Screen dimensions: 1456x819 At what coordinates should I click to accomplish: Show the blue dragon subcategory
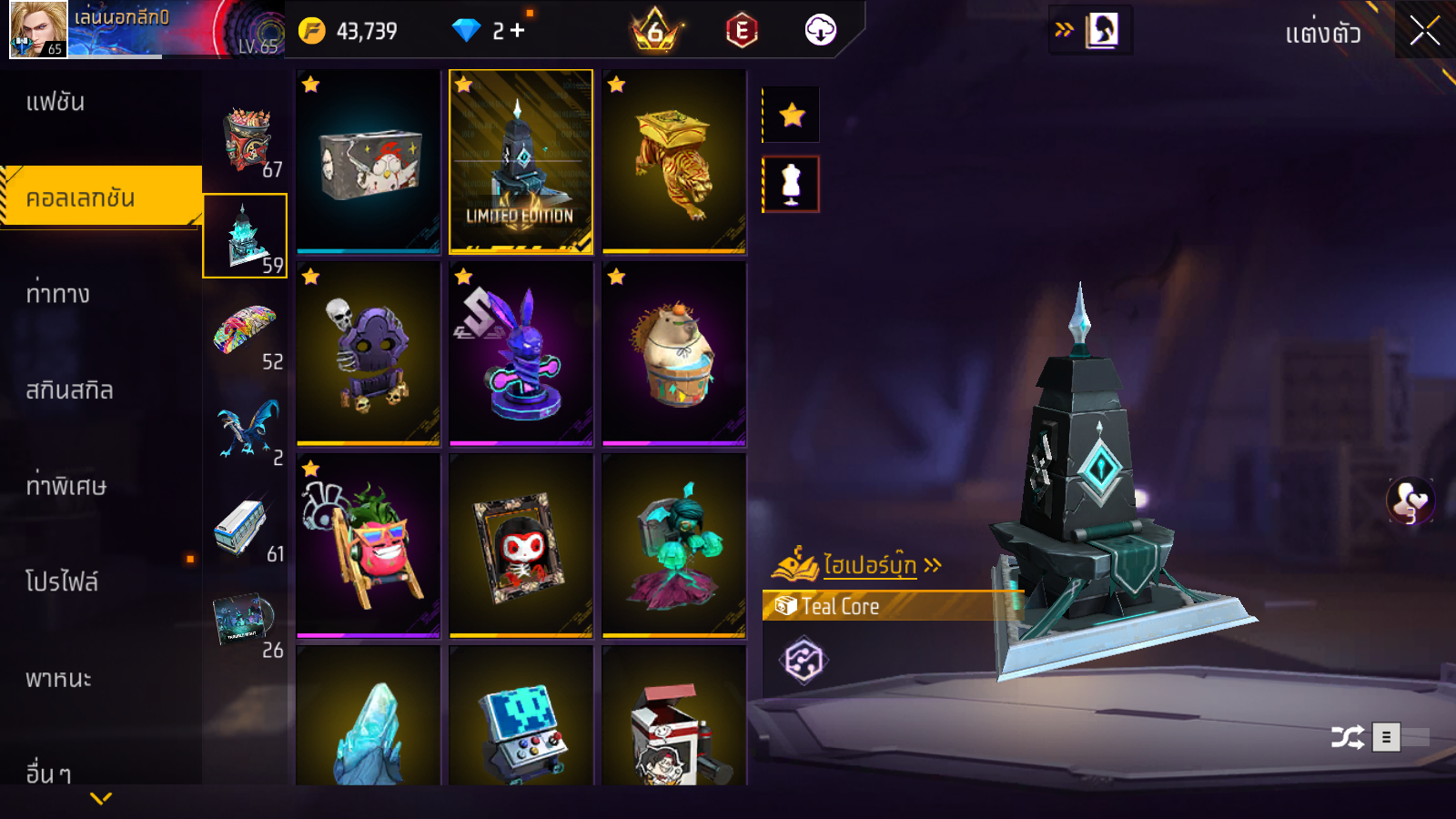coord(246,430)
